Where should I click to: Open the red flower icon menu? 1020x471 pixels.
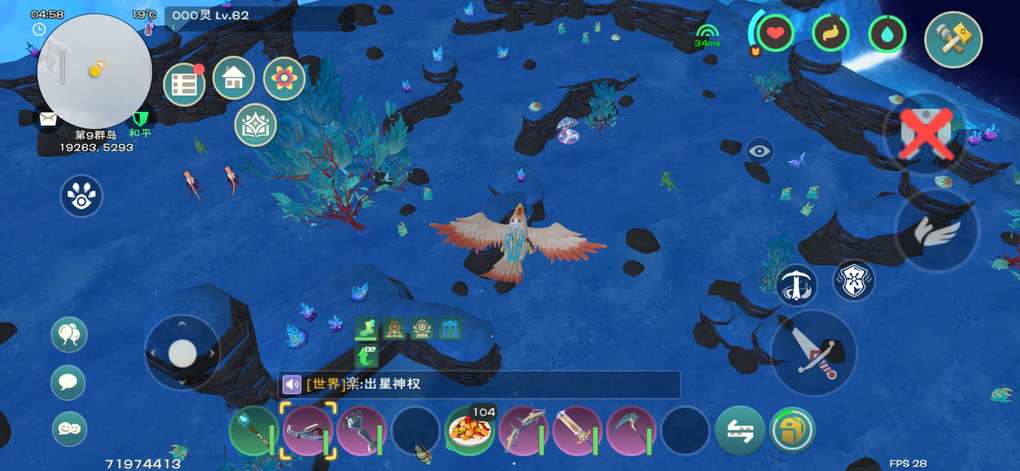click(x=284, y=78)
